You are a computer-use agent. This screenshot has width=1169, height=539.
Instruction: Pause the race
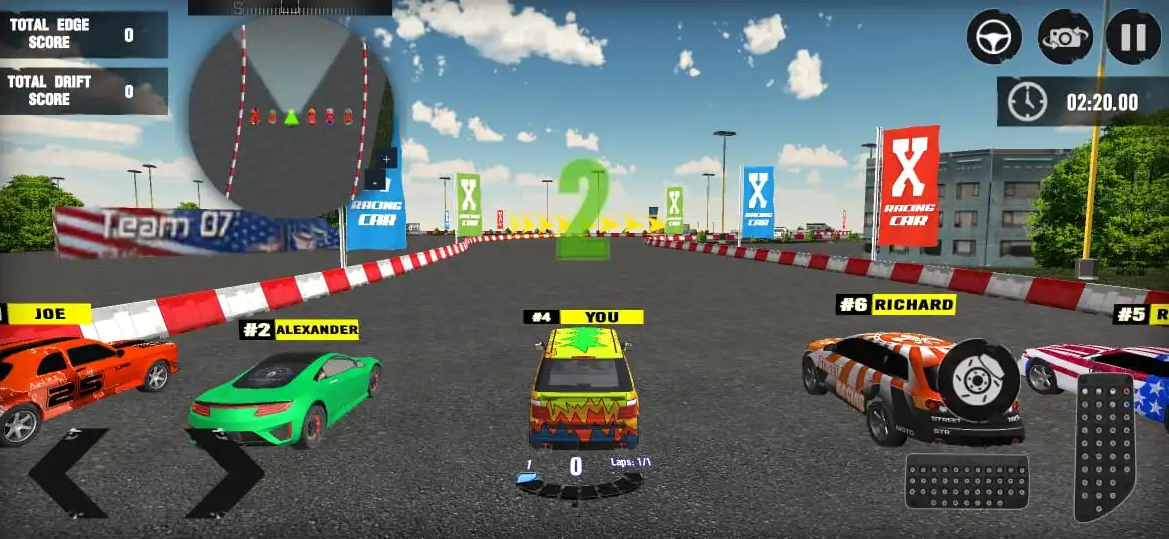(x=1133, y=37)
